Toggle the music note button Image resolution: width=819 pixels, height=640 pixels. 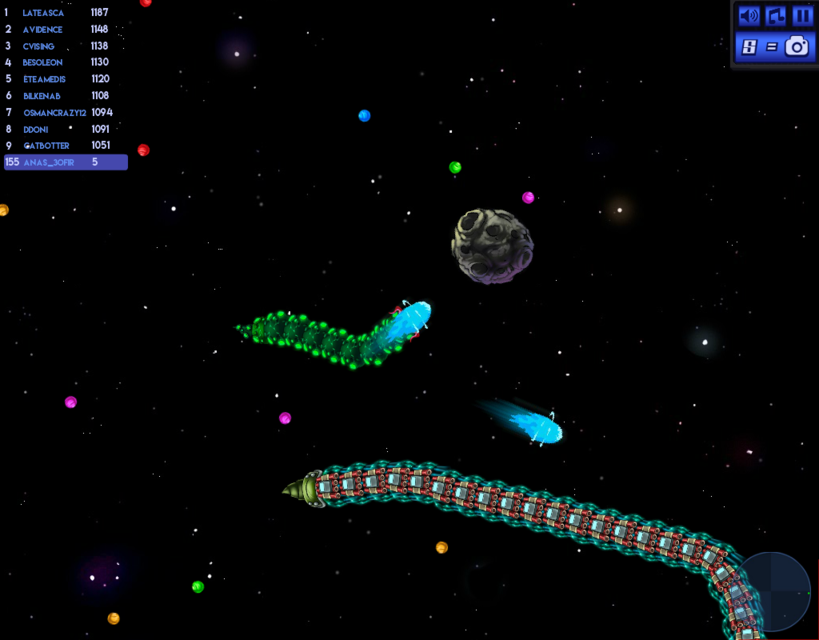775,16
